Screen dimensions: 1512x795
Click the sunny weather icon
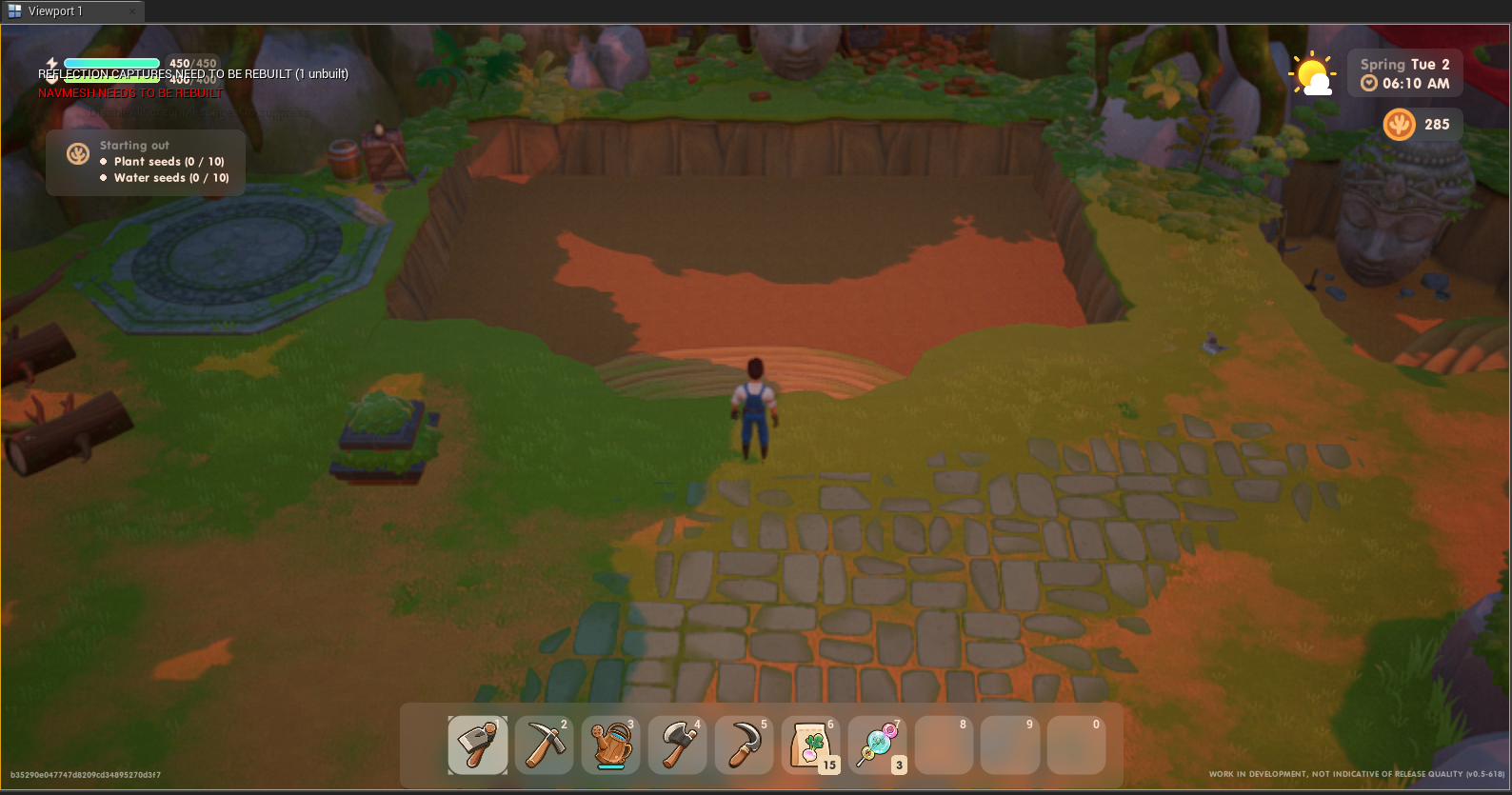tap(1312, 73)
